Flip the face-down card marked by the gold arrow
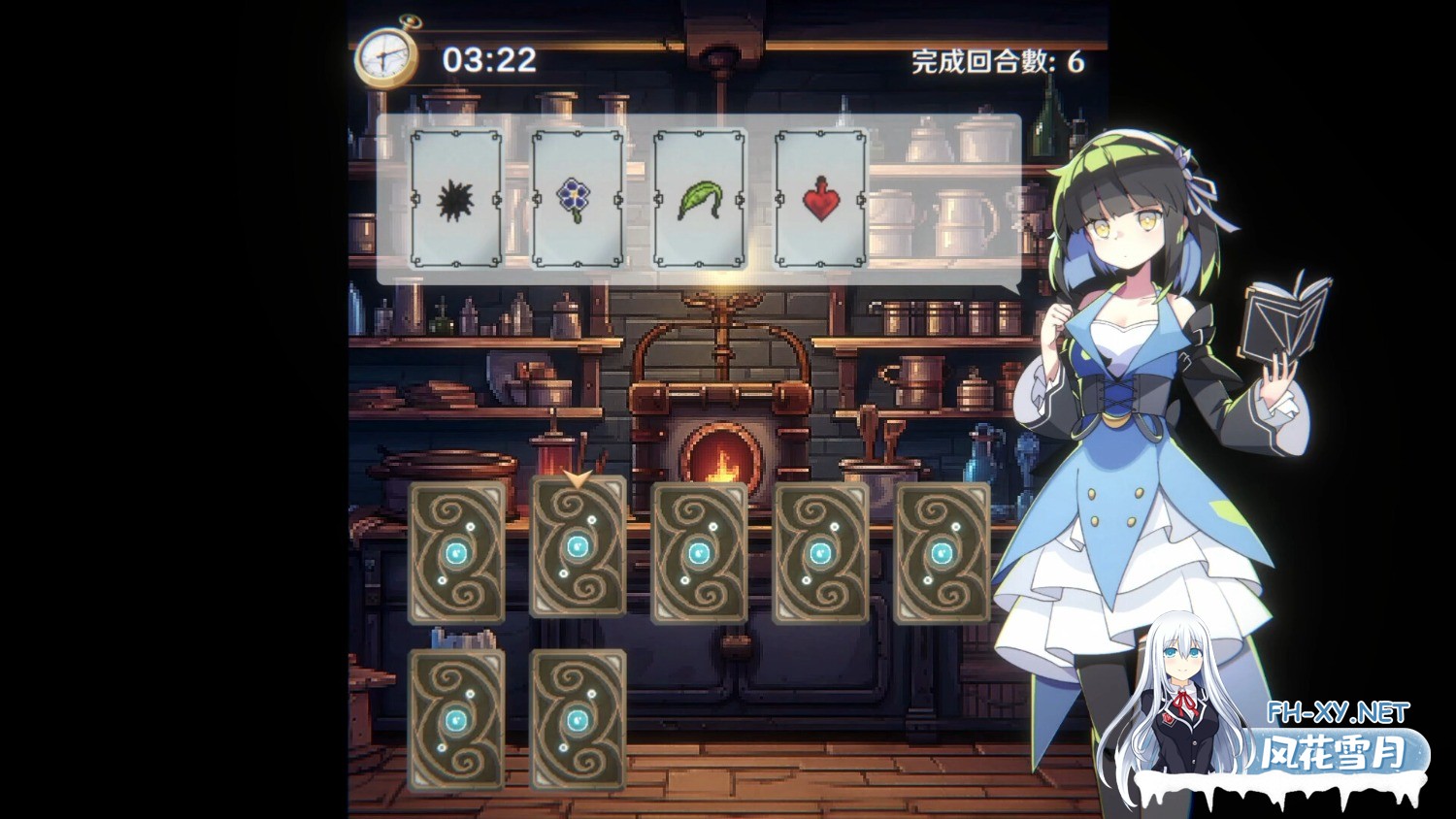This screenshot has width=1456, height=819. [x=578, y=547]
